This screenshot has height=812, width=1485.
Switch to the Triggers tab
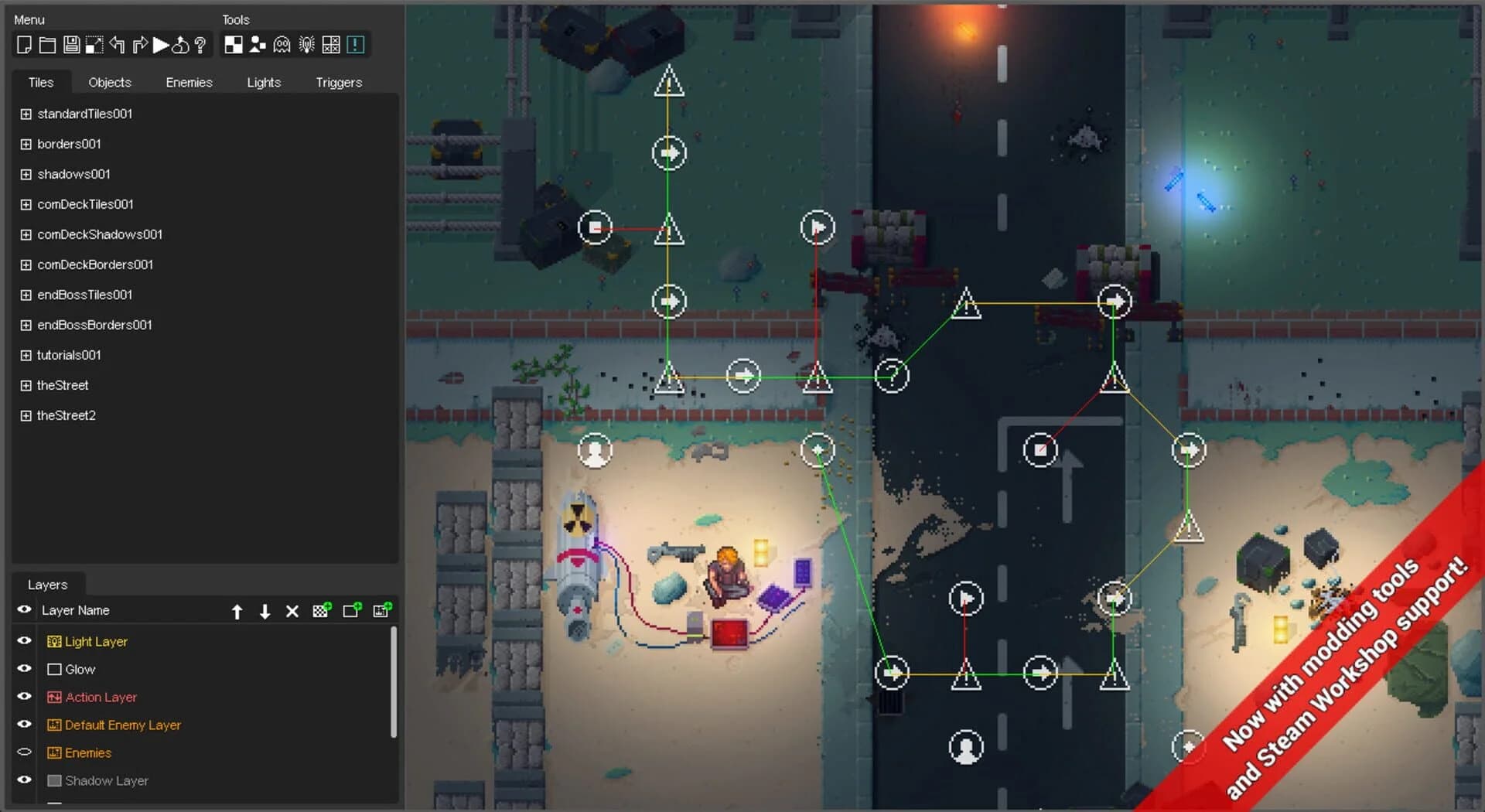pos(338,82)
